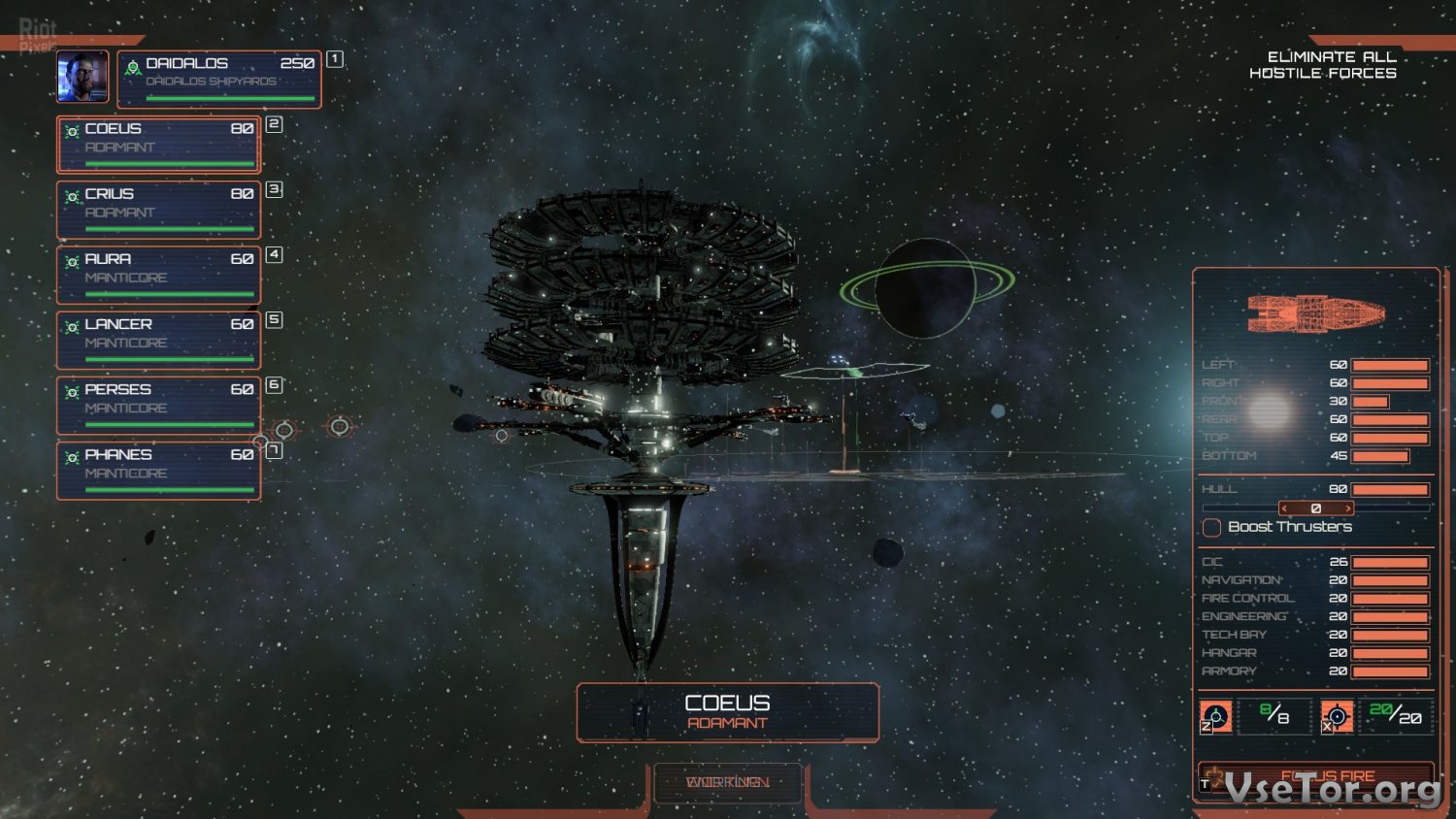Select the Perses Manticore ship card
1456x819 pixels.
159,404
